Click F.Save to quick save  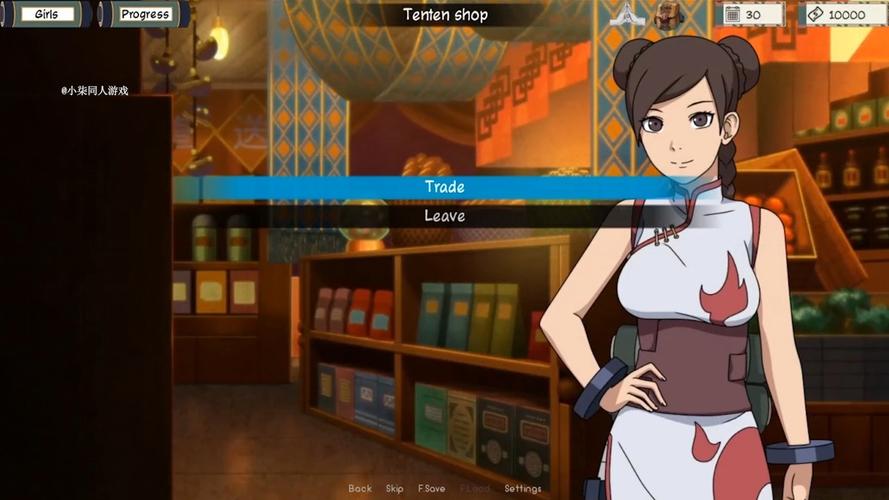tap(432, 489)
